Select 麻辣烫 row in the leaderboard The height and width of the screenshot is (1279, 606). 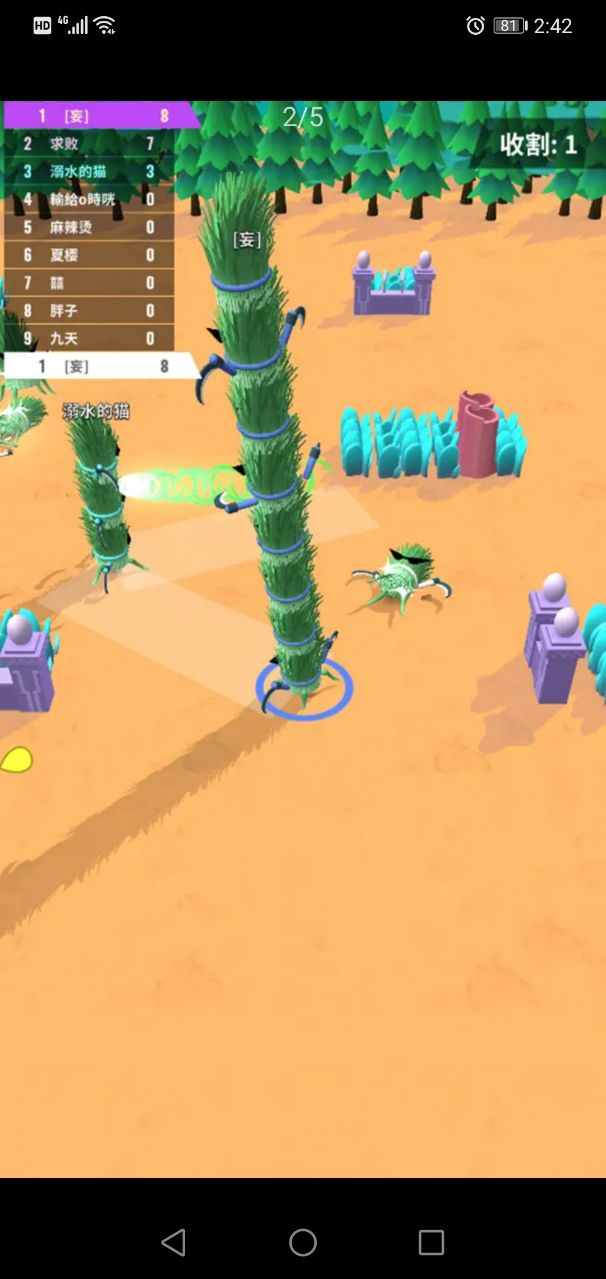[88, 227]
